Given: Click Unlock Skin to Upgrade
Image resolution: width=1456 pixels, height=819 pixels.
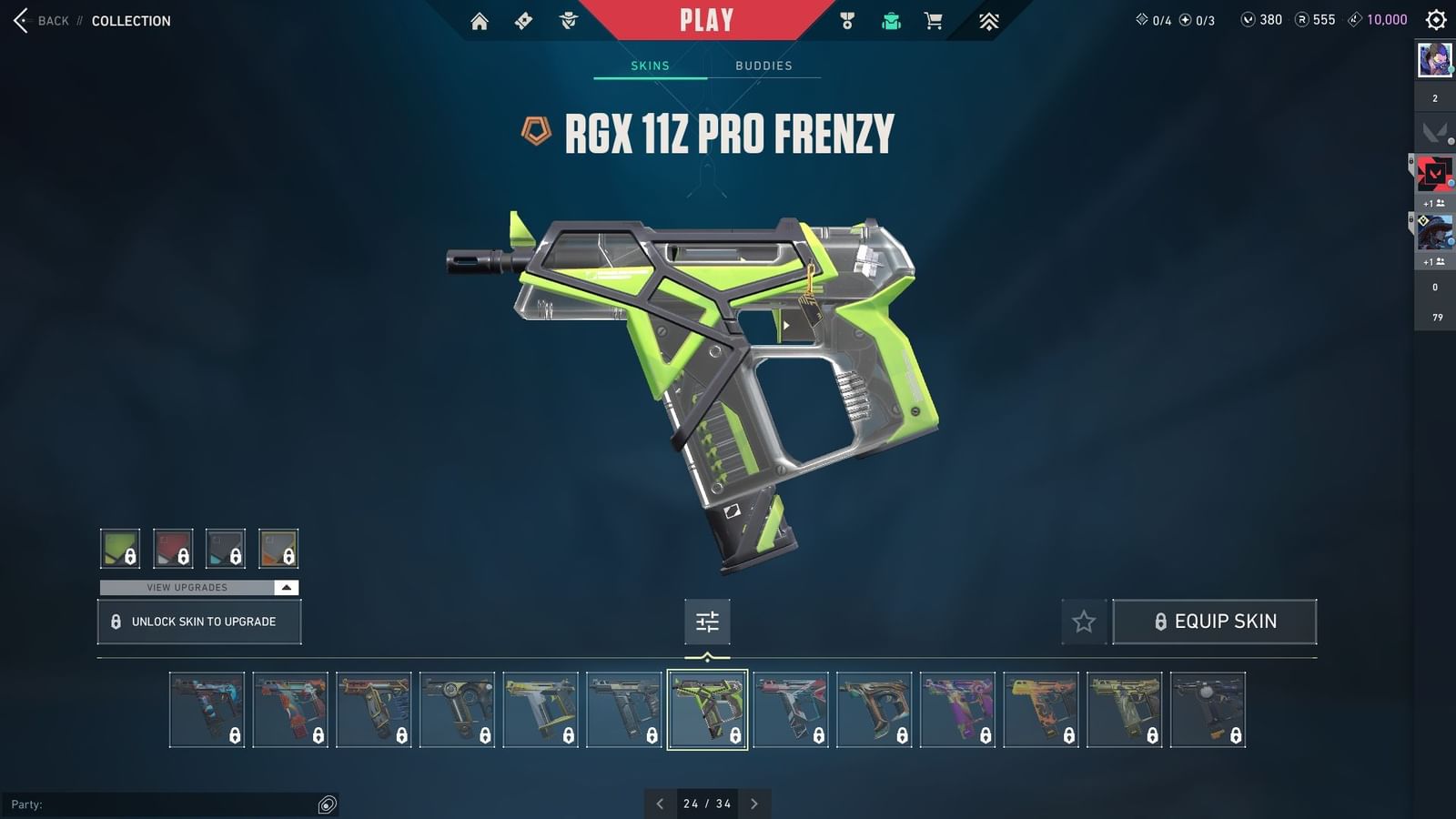Looking at the screenshot, I should 198,622.
